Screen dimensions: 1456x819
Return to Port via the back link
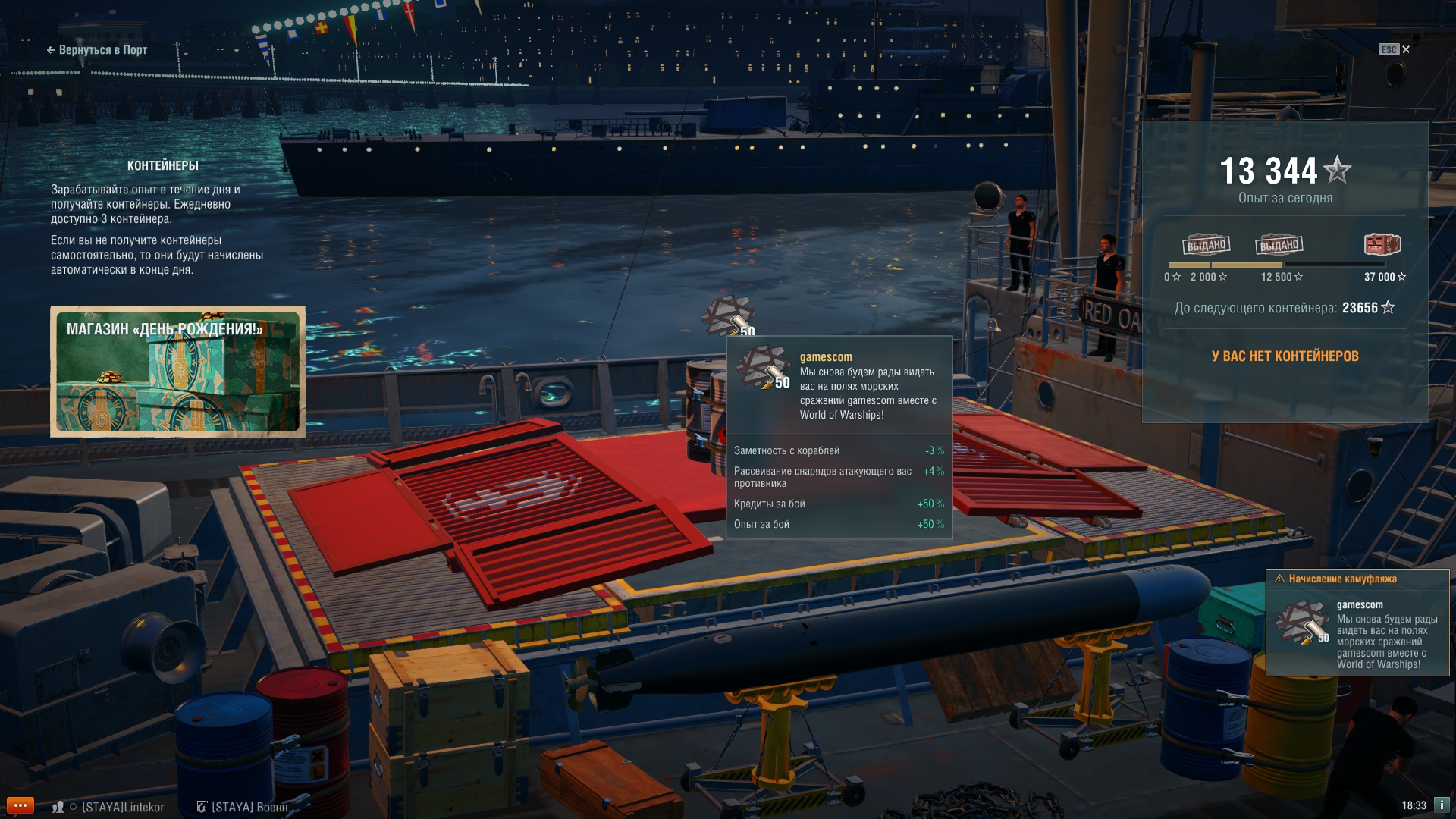click(x=97, y=50)
